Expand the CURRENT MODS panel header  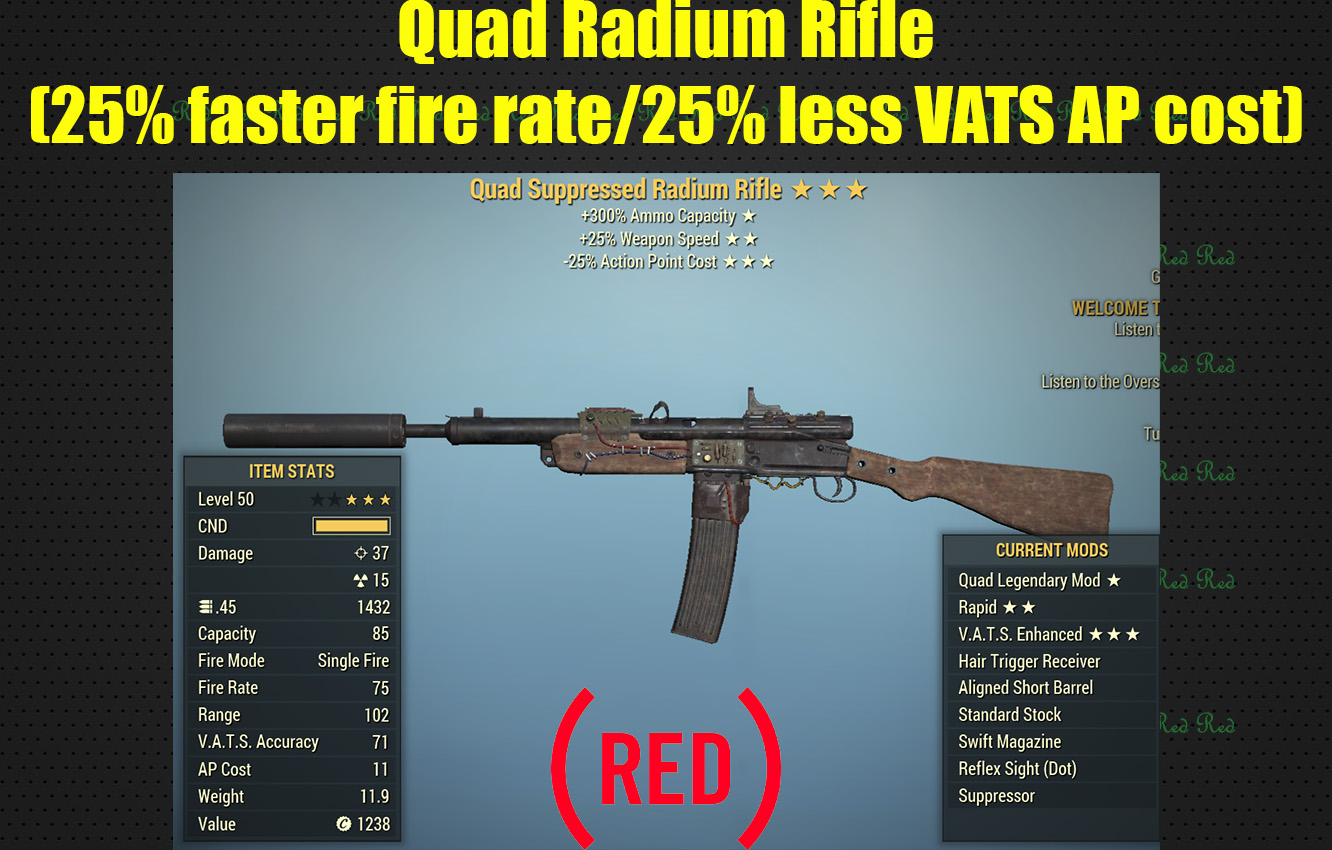click(x=1051, y=550)
